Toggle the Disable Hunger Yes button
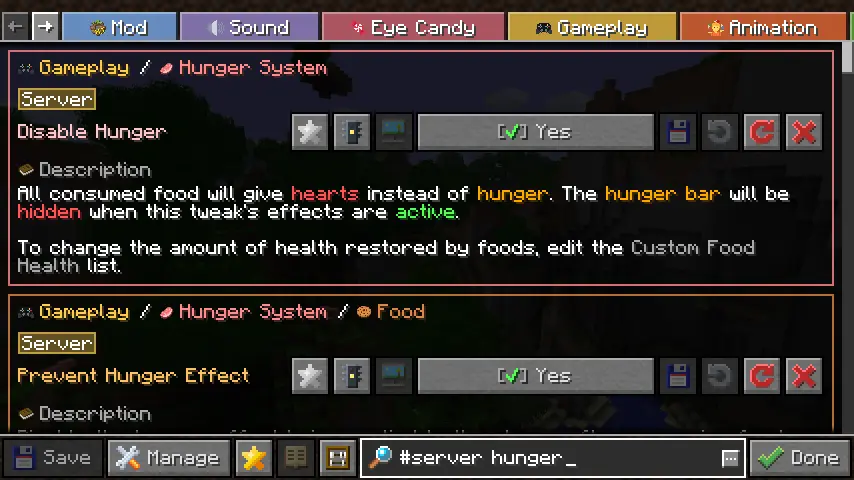 535,132
